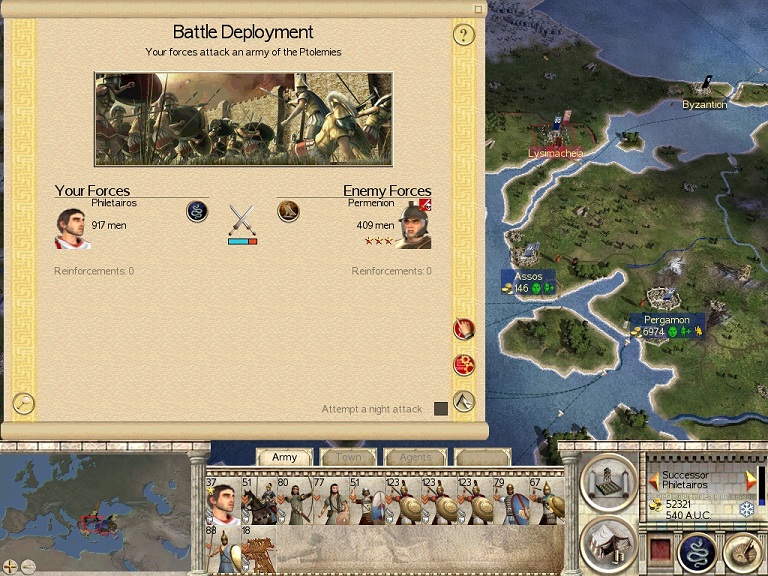Viewport: 768px width, 576px height.
Task: Click enemy general Permenion's portrait
Action: click(x=412, y=227)
